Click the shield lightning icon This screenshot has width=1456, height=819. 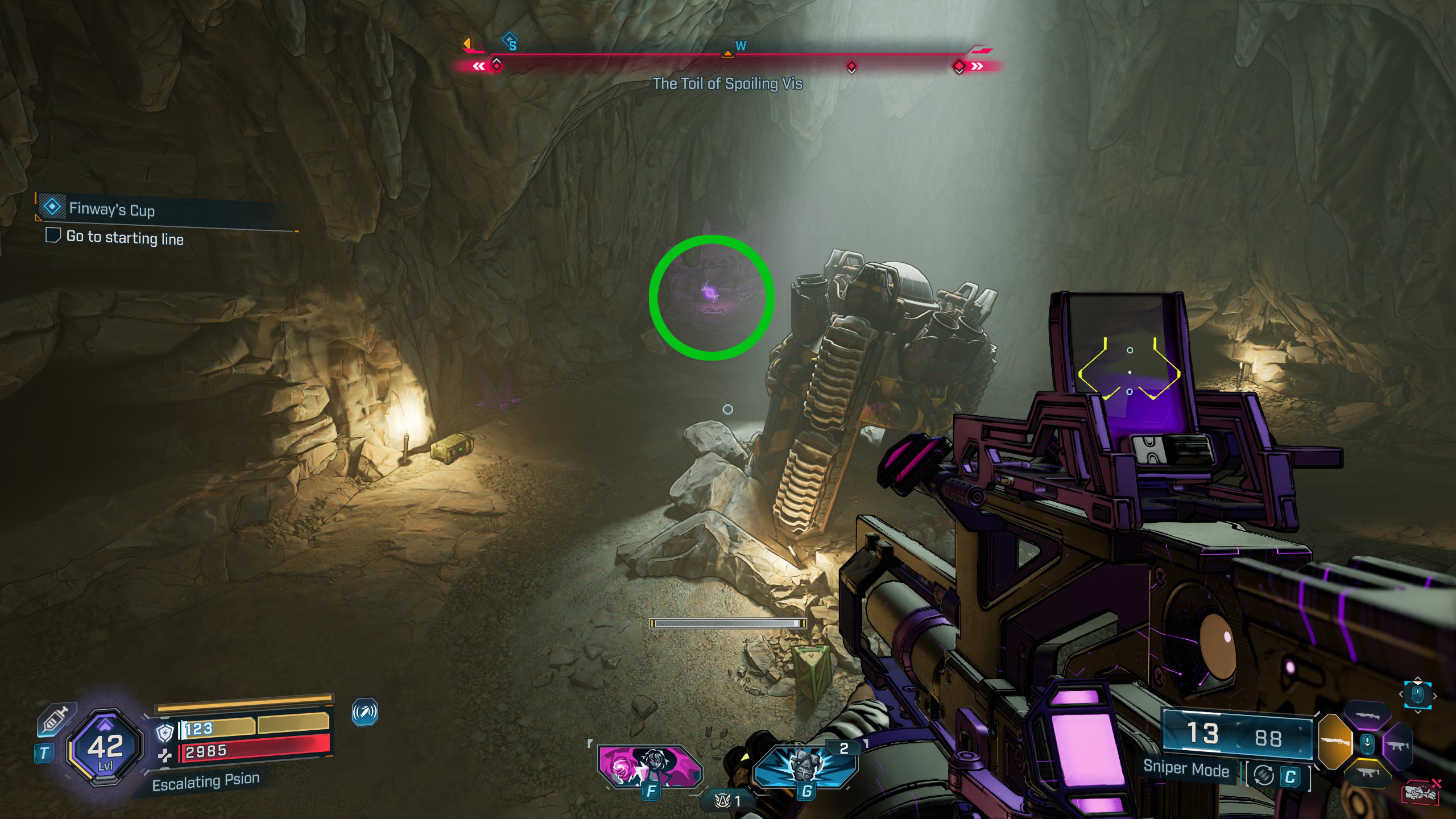(164, 733)
